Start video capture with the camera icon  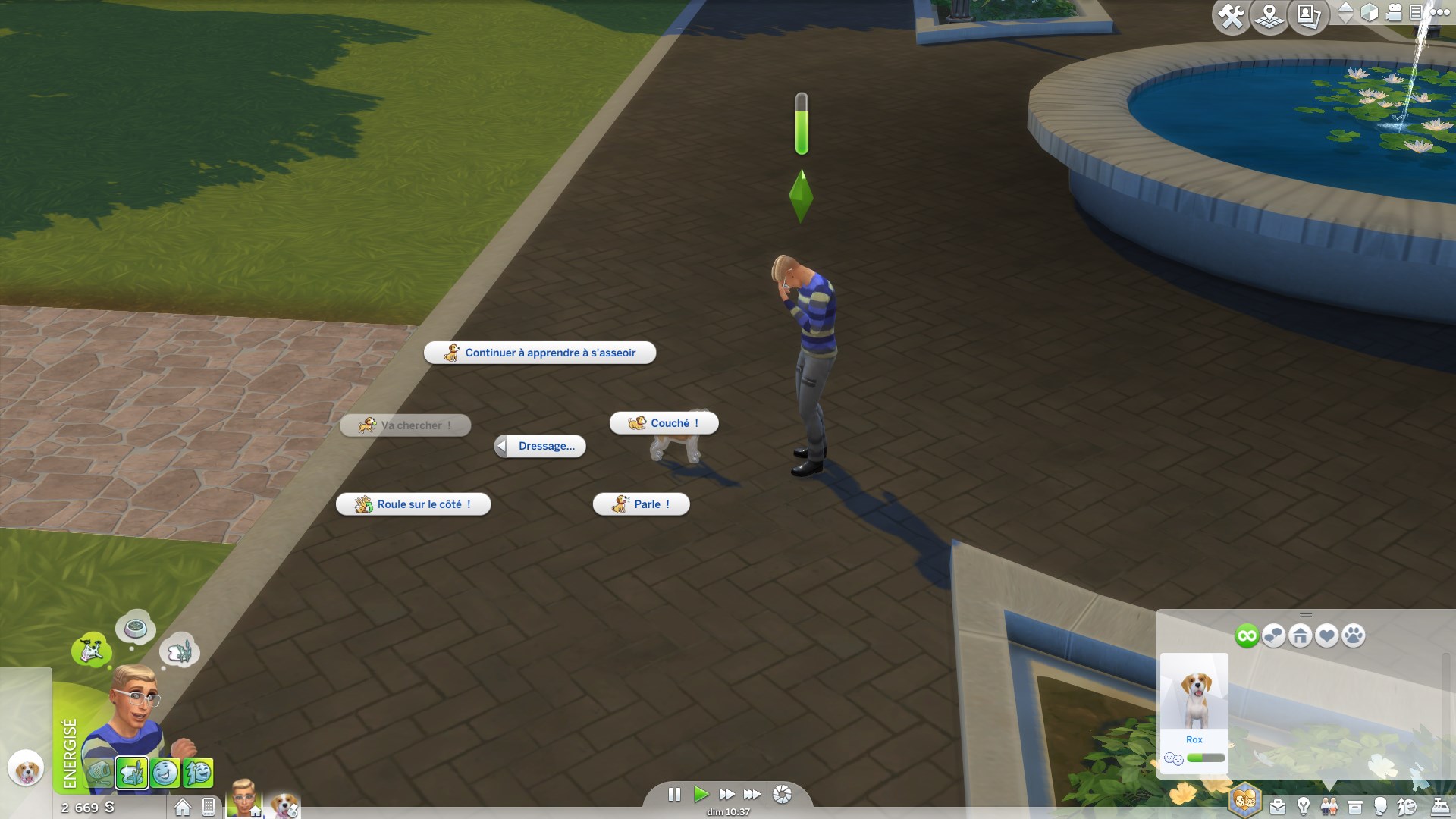[x=1393, y=14]
